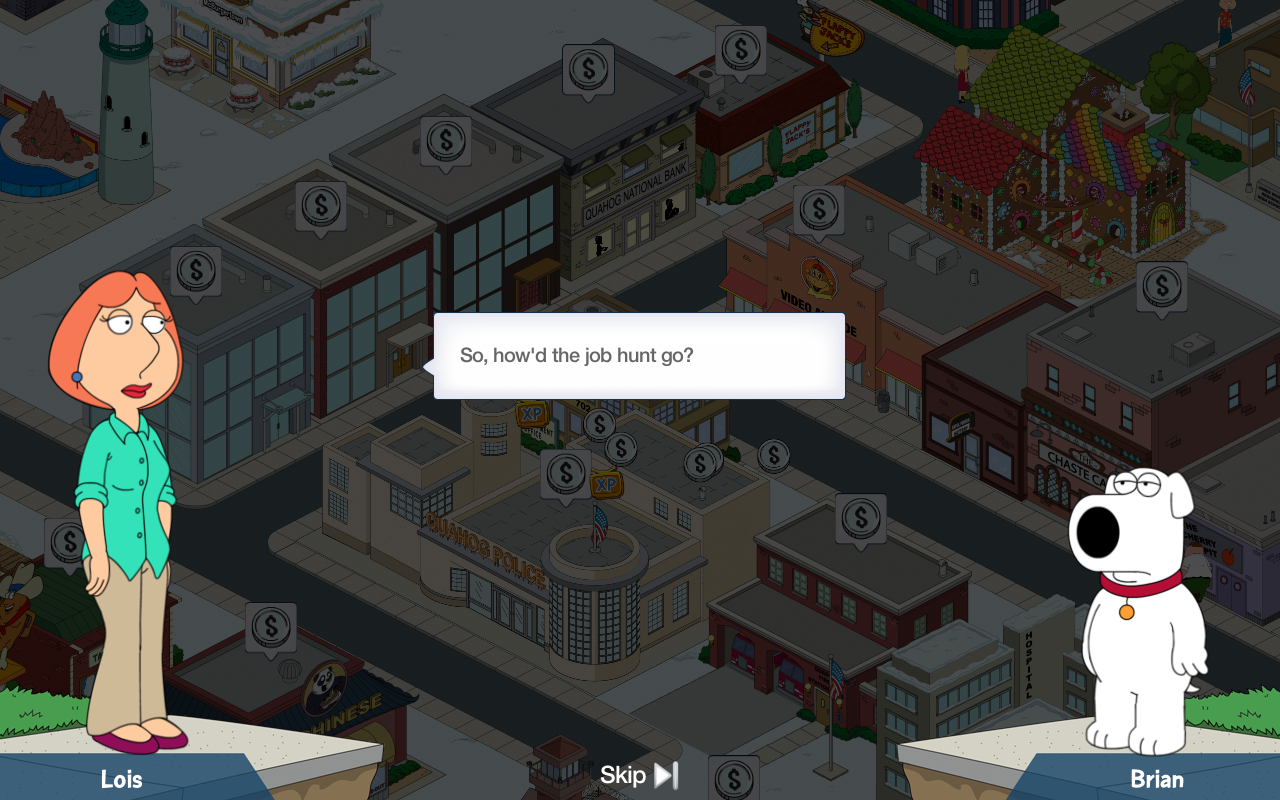
Task: Collect the coin above the Chinese restaurant
Action: click(270, 627)
